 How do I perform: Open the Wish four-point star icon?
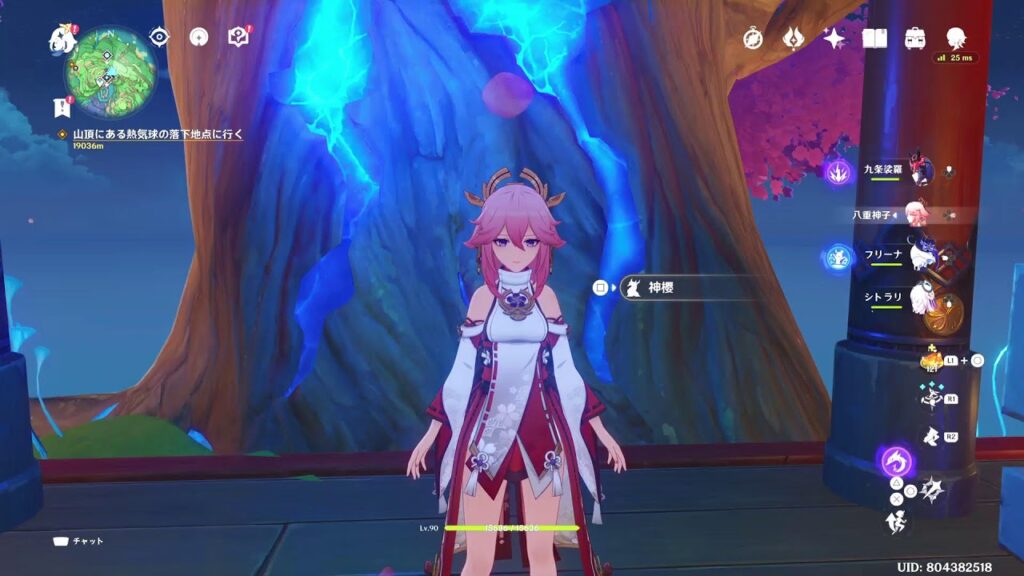[x=834, y=38]
